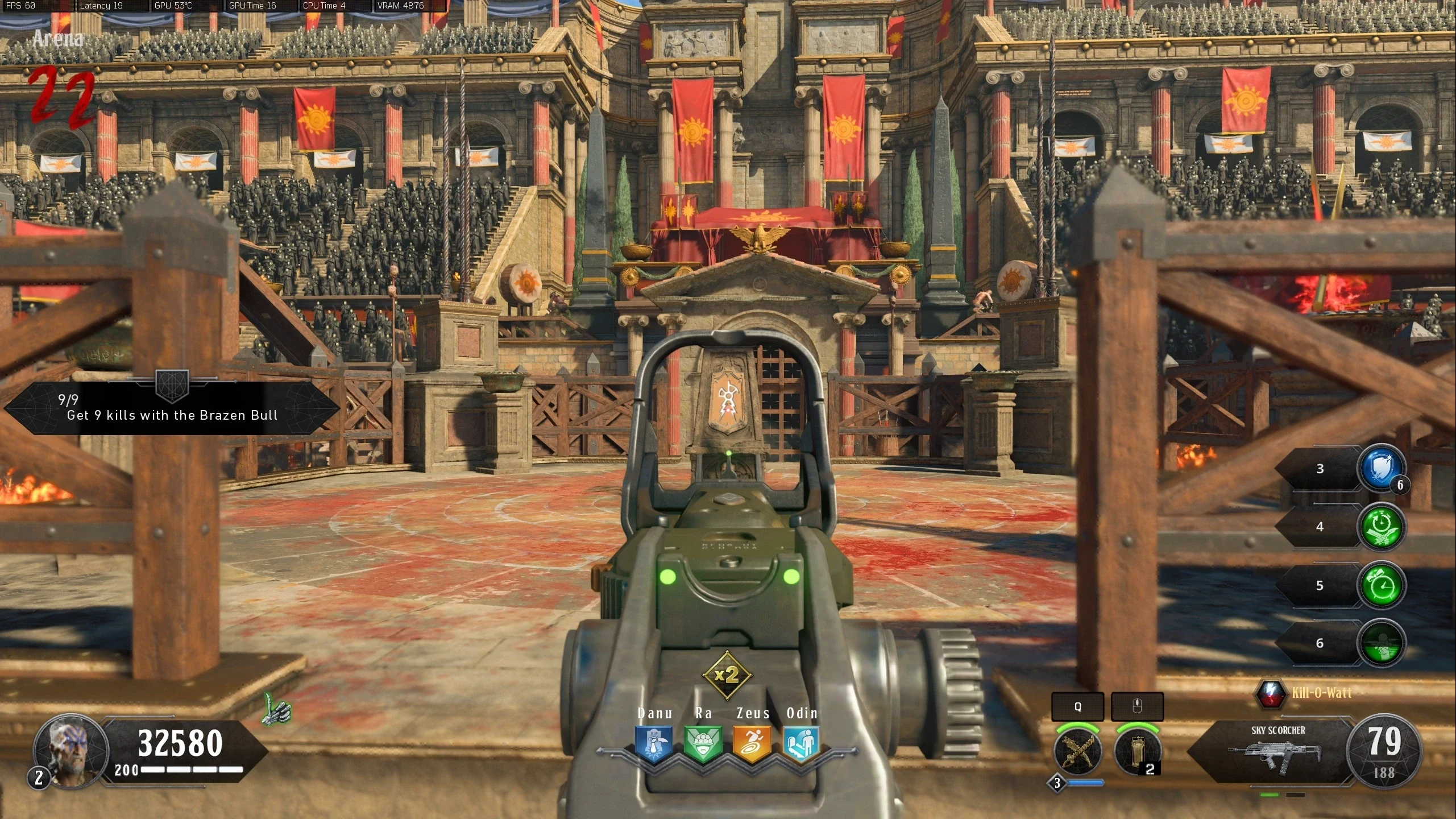Select the dimmed elixir in slot 6

(1381, 643)
